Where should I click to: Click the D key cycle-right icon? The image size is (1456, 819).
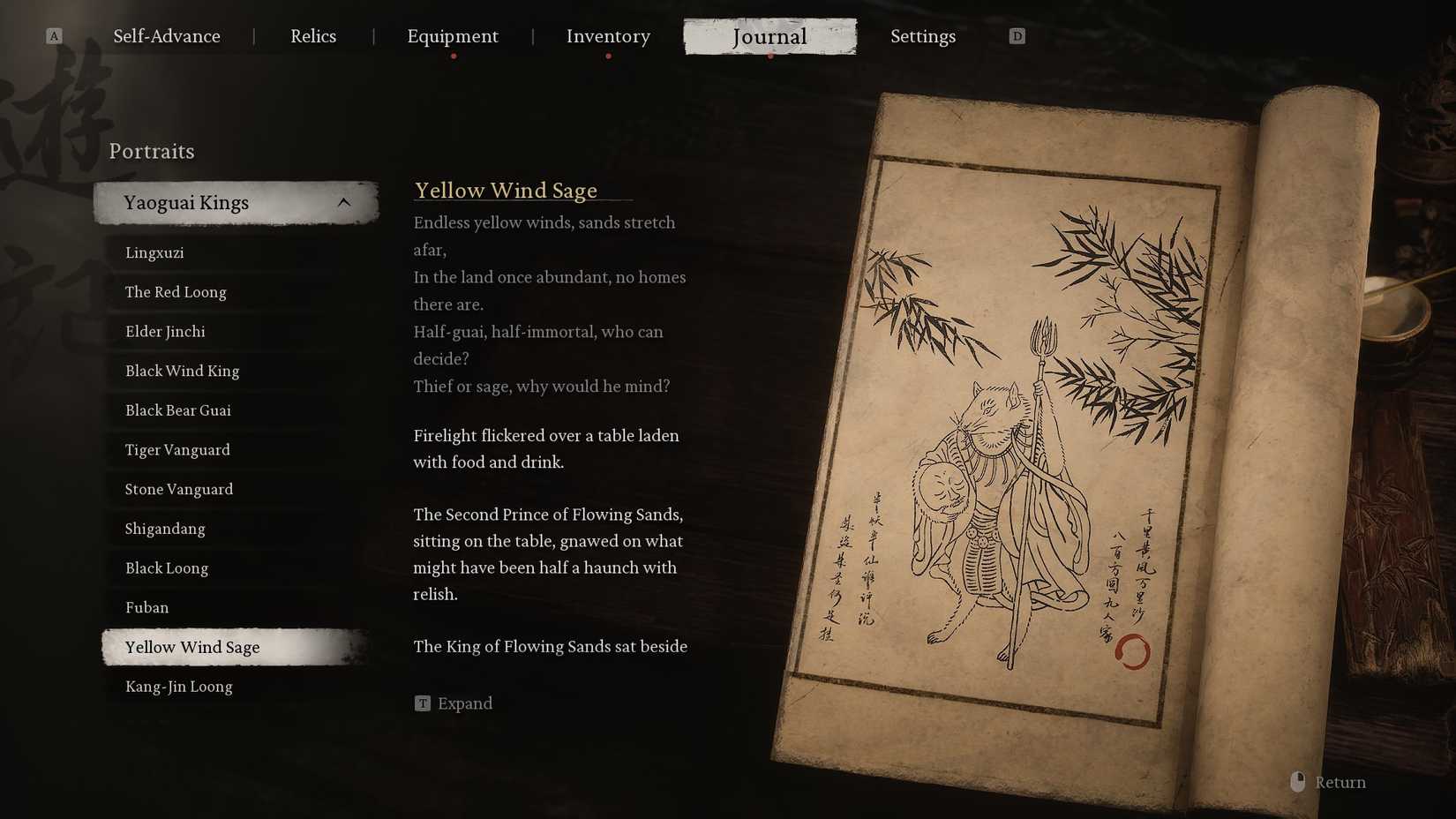point(1017,36)
